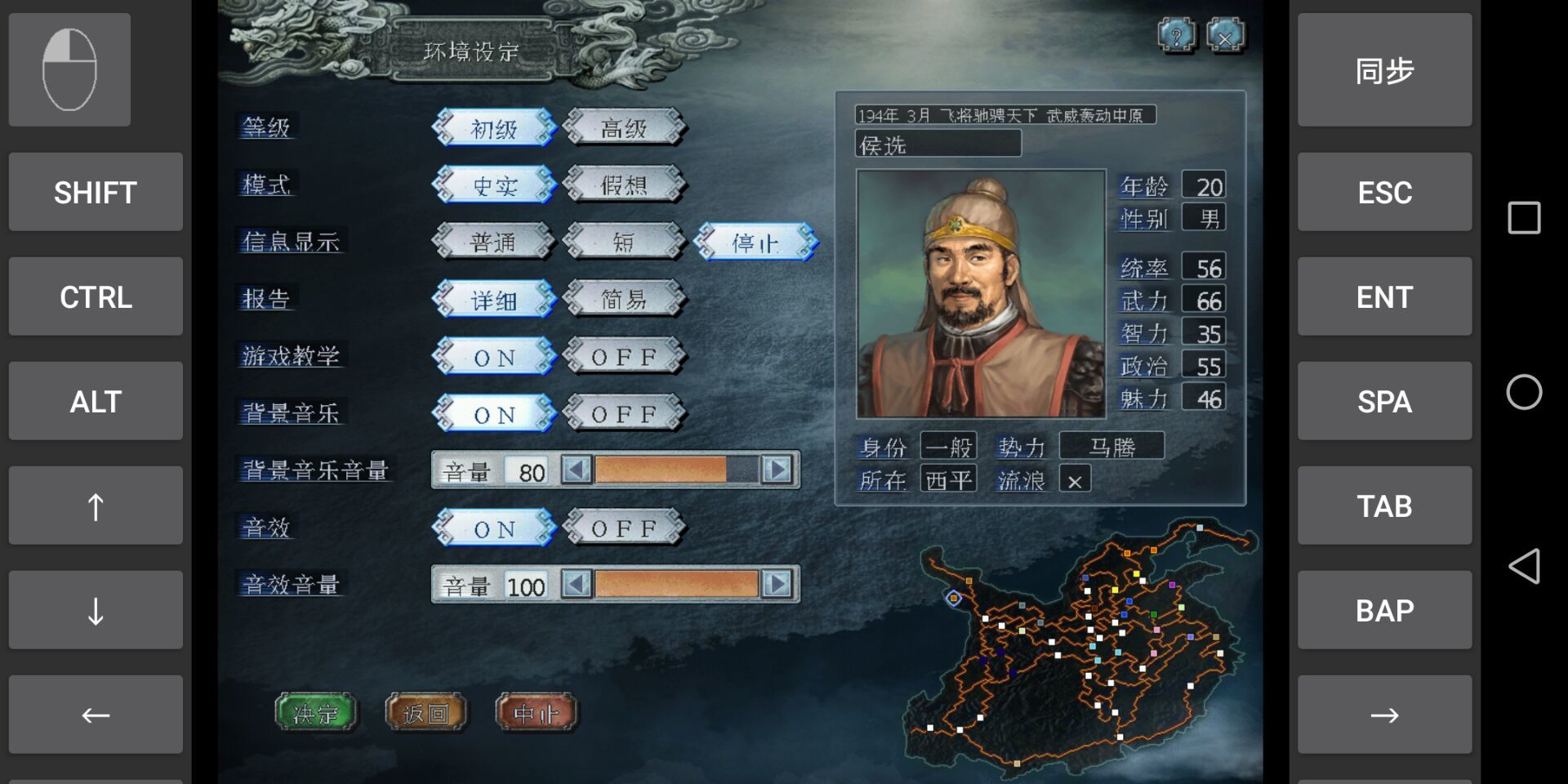Turn off 背景音乐 background music

[x=625, y=414]
